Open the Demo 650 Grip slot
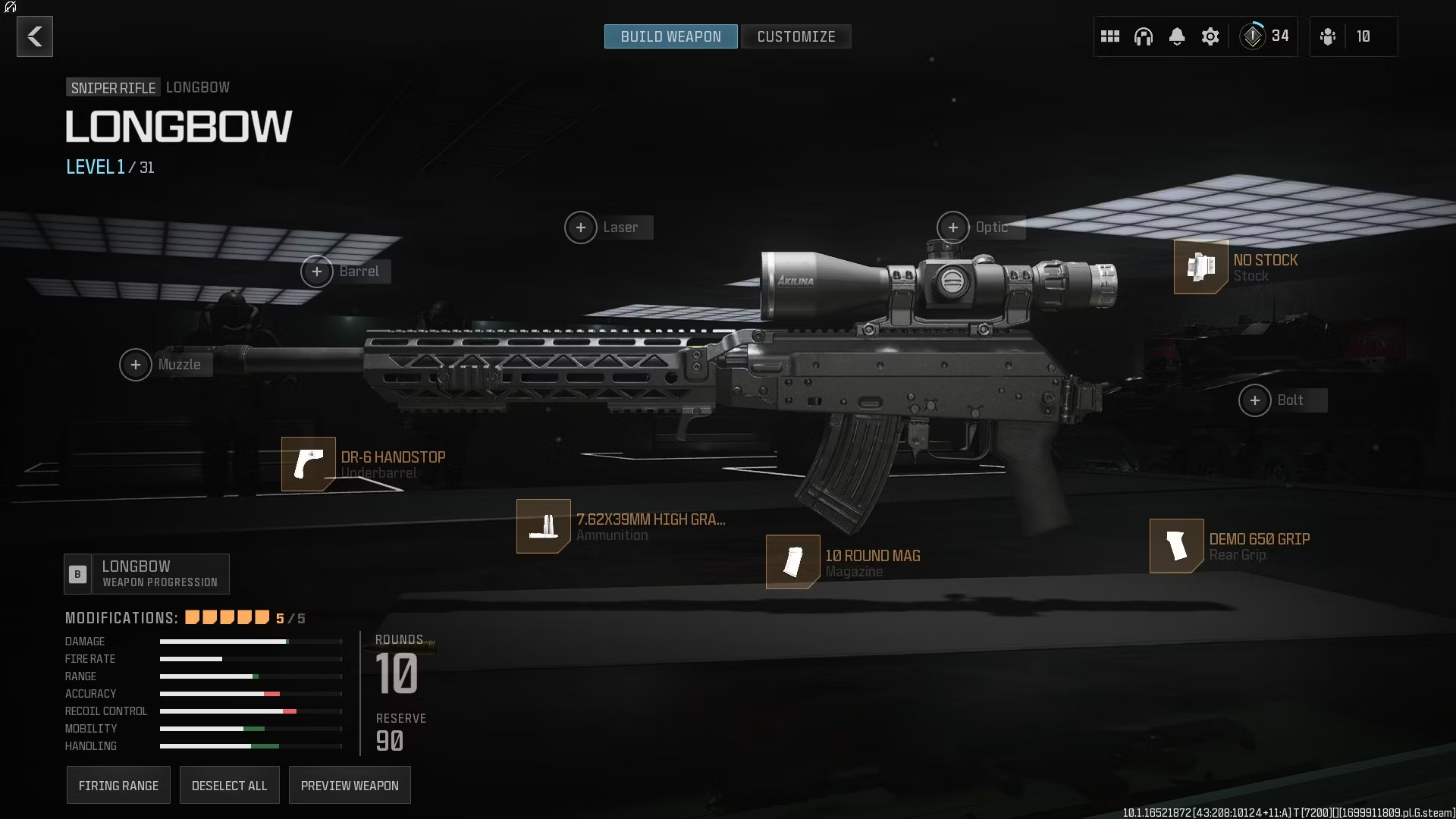 (1177, 546)
